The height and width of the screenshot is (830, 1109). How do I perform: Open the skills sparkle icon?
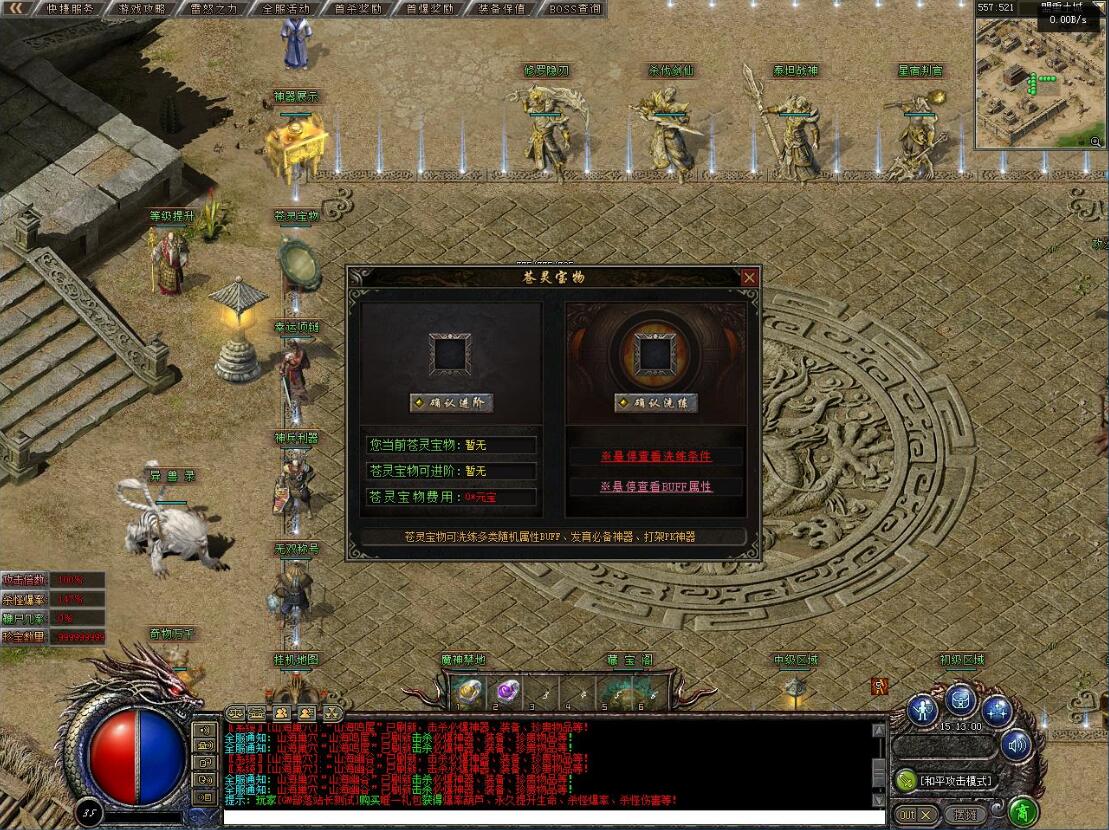pyautogui.click(x=996, y=710)
